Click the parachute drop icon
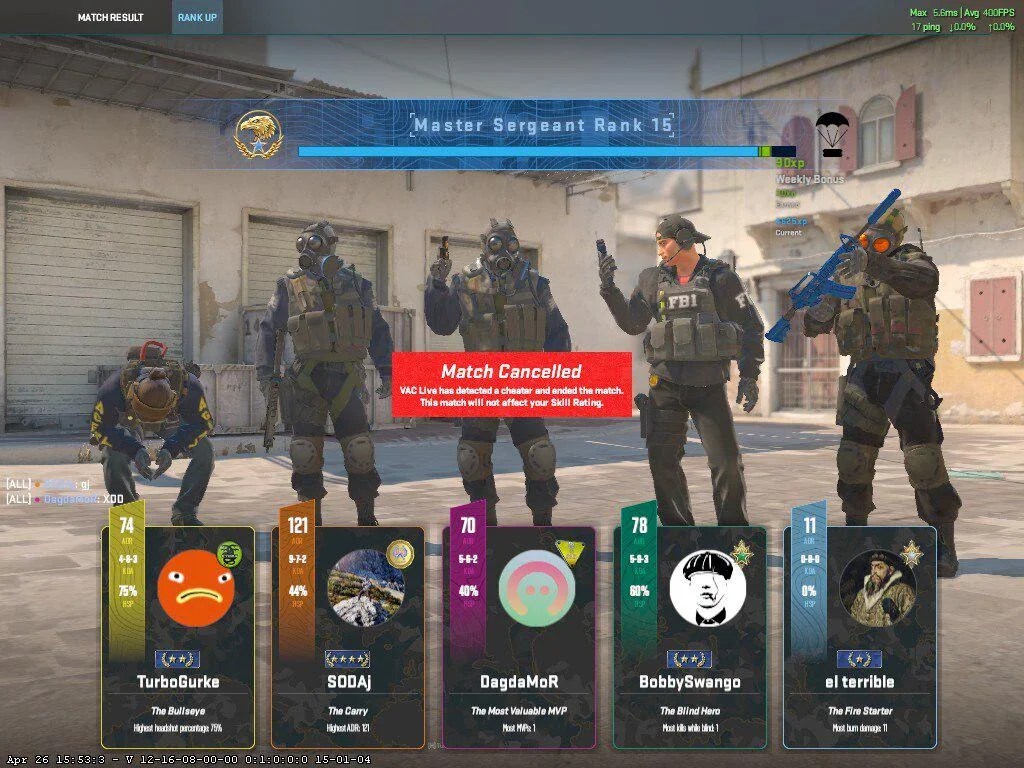Viewport: 1024px width, 768px height. coord(832,134)
